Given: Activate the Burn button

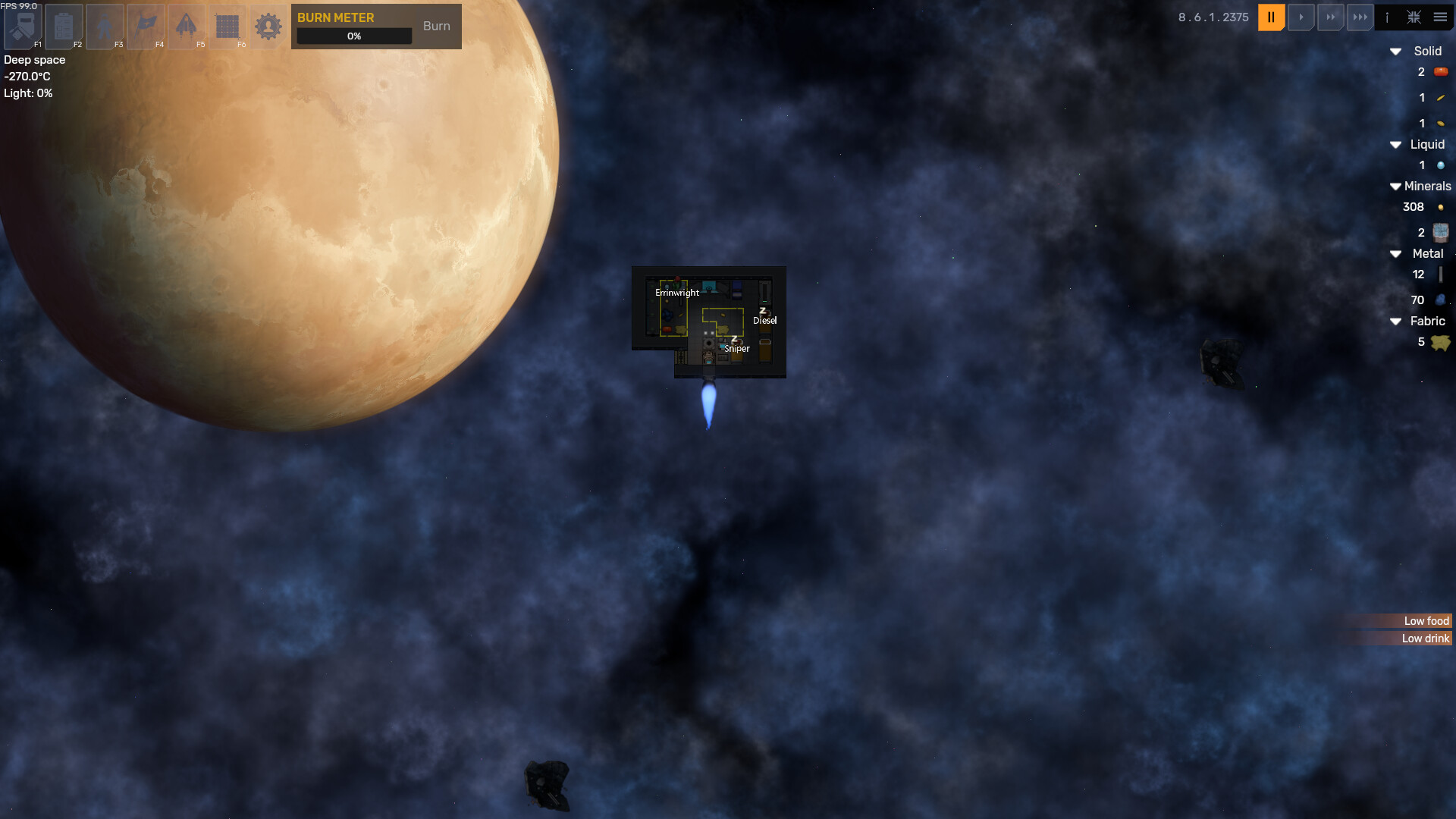Looking at the screenshot, I should point(436,26).
